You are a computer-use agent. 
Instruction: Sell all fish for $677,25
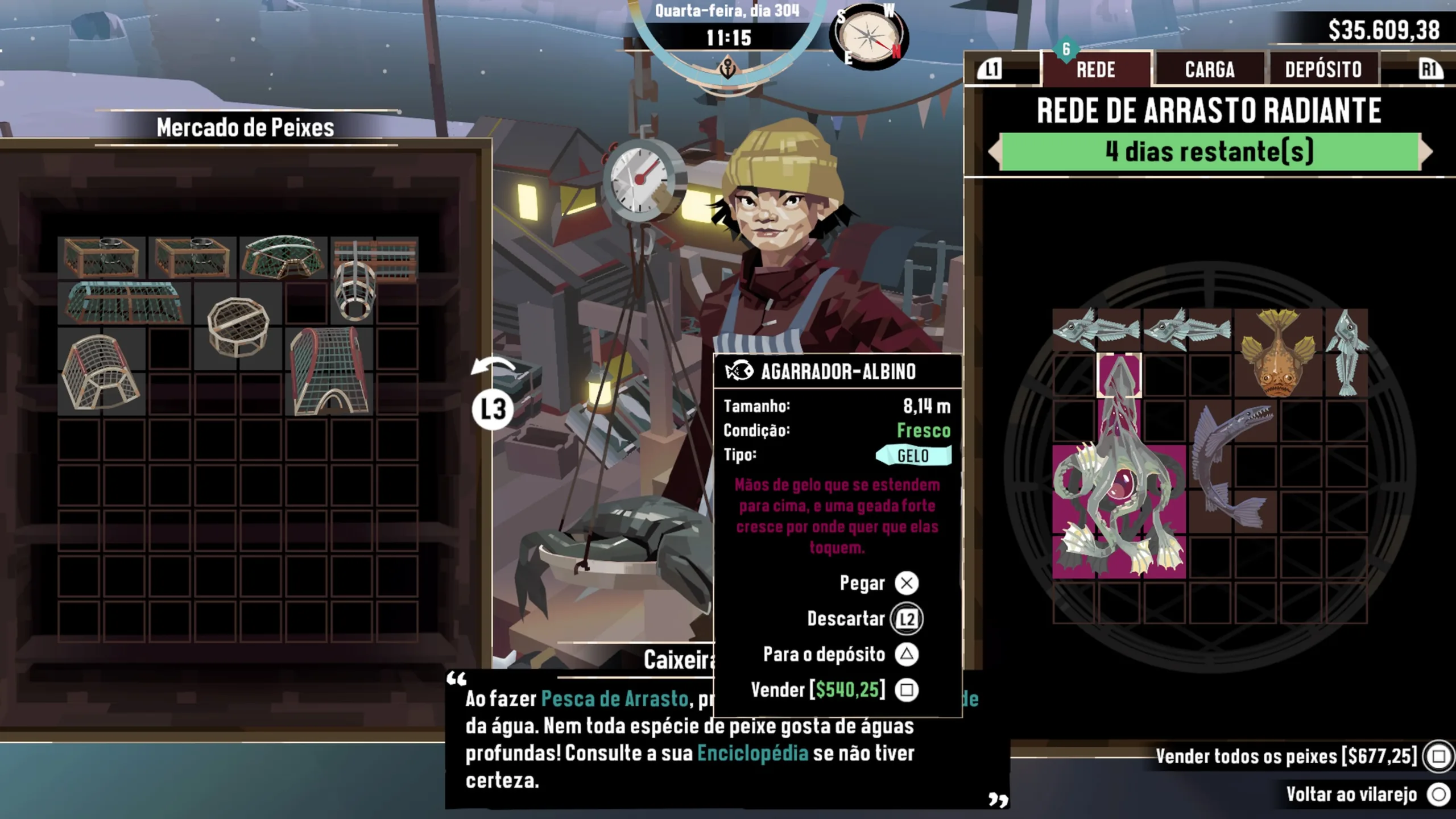tap(1438, 756)
